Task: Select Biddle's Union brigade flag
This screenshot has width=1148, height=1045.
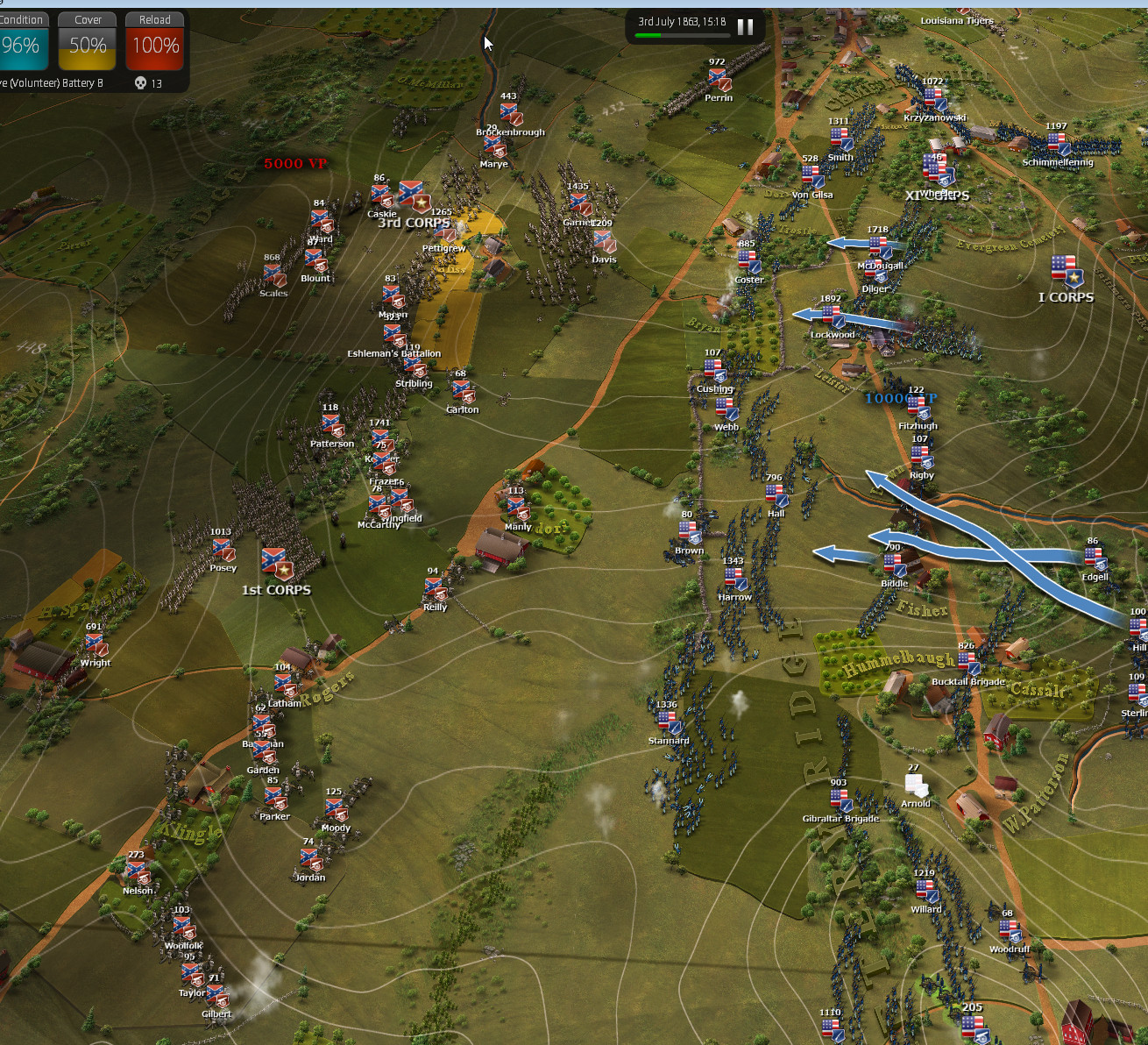Action: (894, 565)
